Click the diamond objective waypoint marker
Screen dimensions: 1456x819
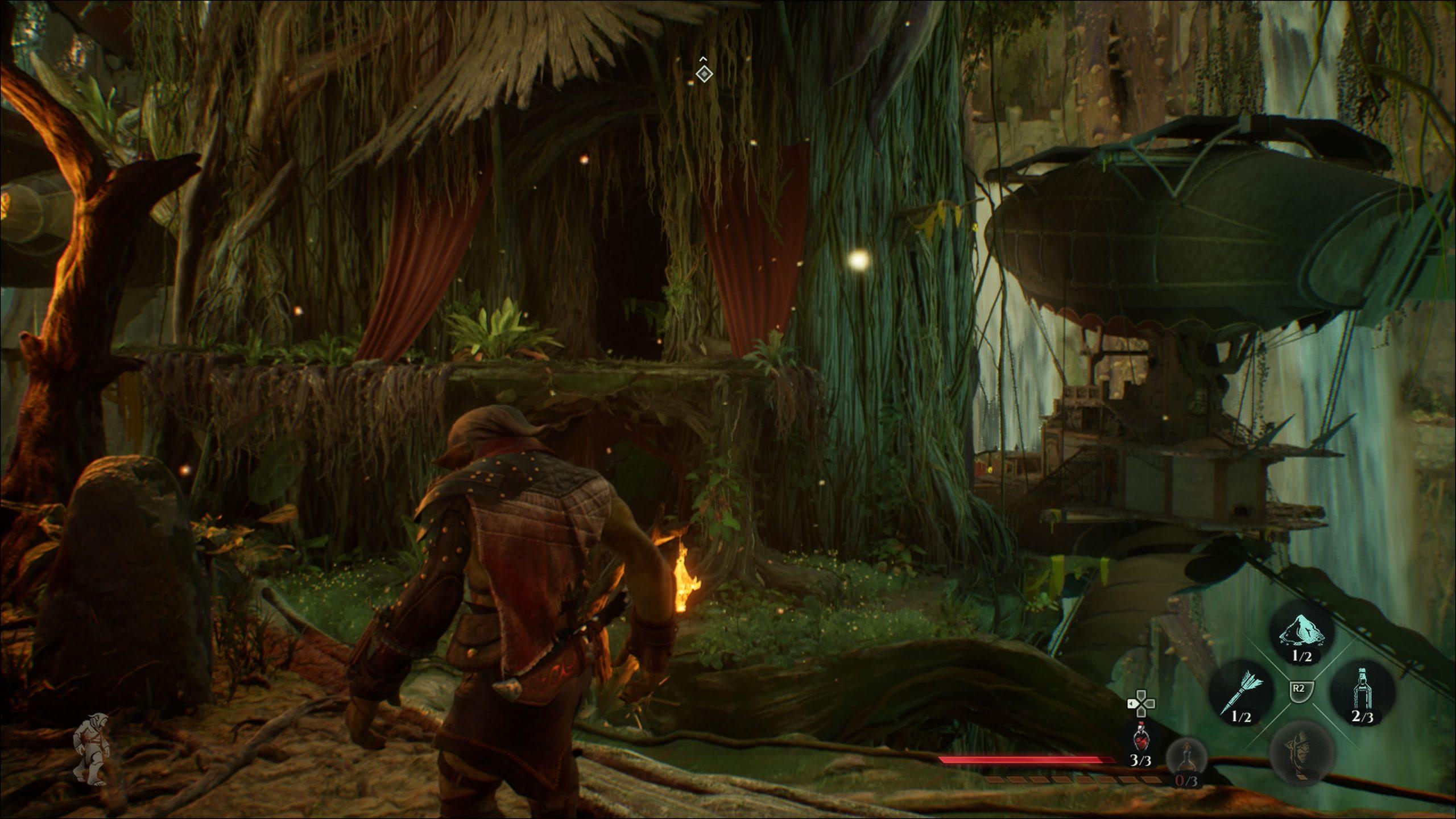point(704,73)
